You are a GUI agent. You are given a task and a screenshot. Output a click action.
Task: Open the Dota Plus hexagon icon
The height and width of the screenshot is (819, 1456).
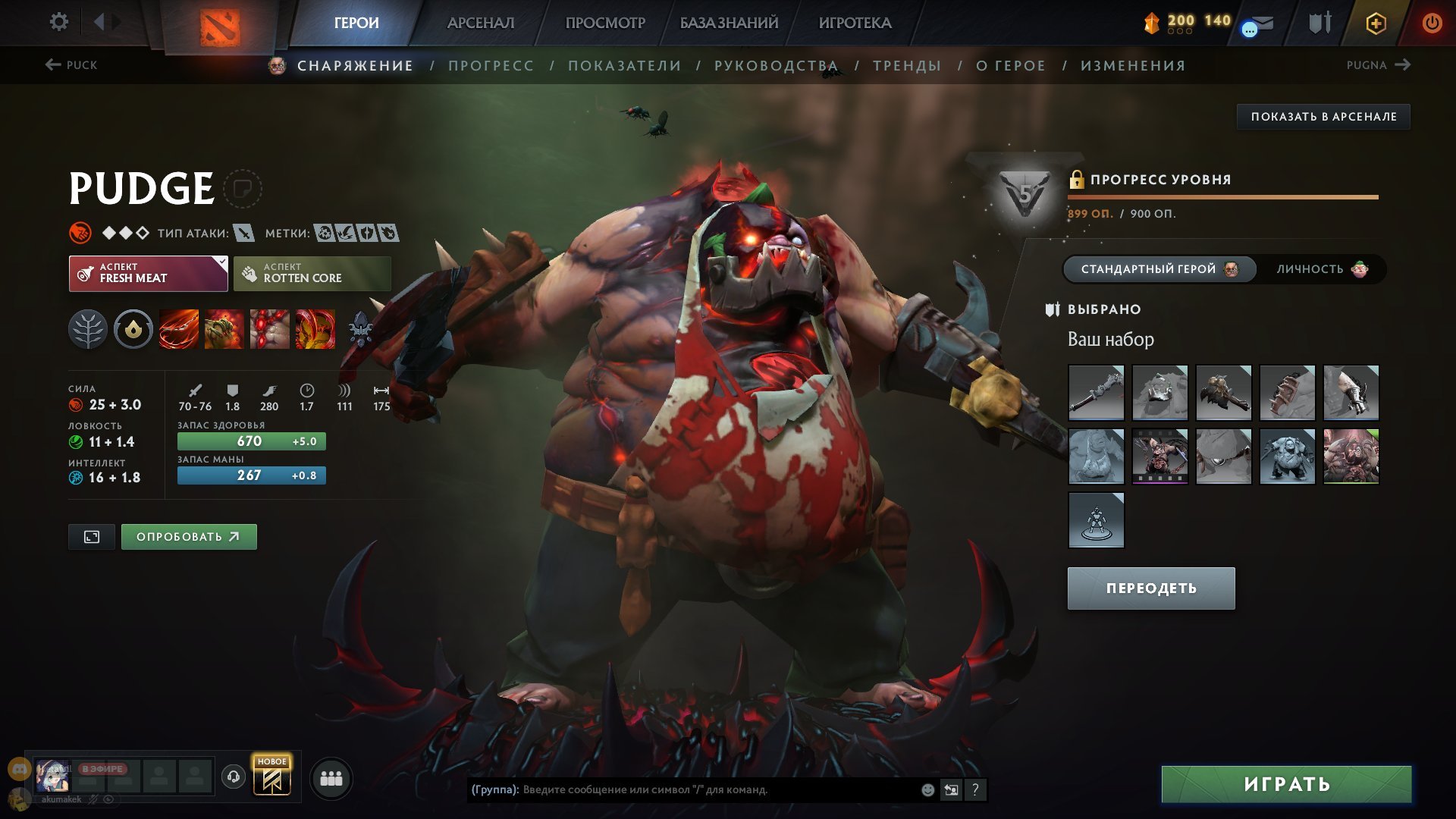[1375, 22]
